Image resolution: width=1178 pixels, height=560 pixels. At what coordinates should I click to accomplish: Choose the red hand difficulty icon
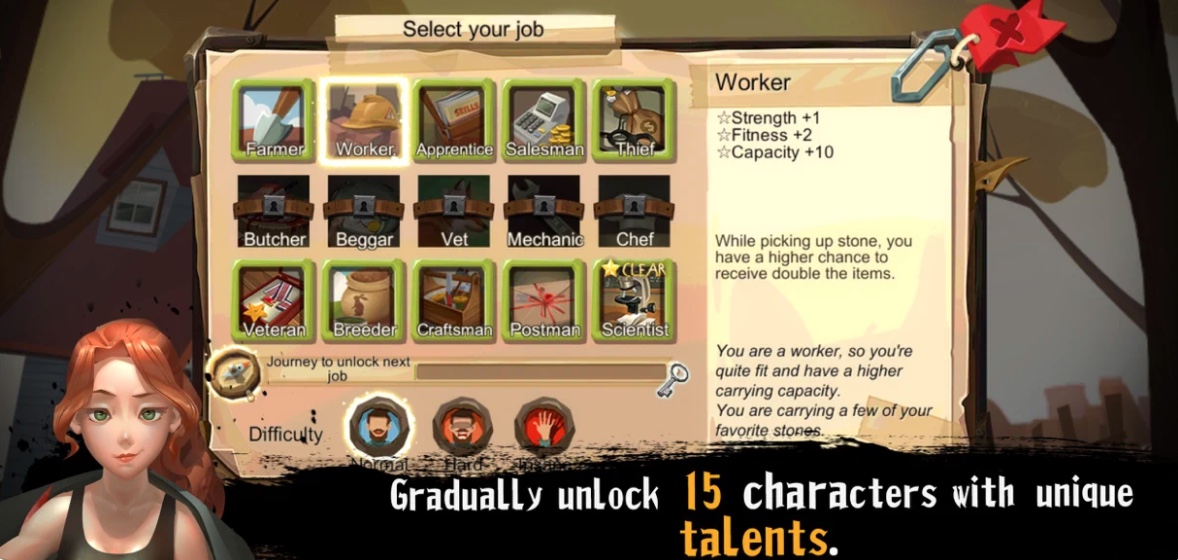(542, 427)
